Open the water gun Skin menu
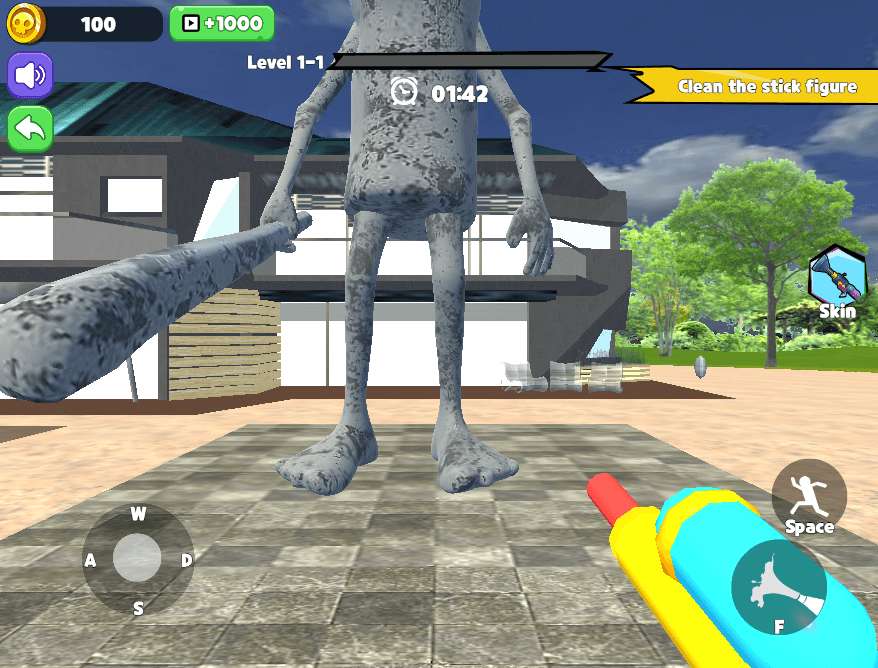The width and height of the screenshot is (878, 668). coord(836,280)
